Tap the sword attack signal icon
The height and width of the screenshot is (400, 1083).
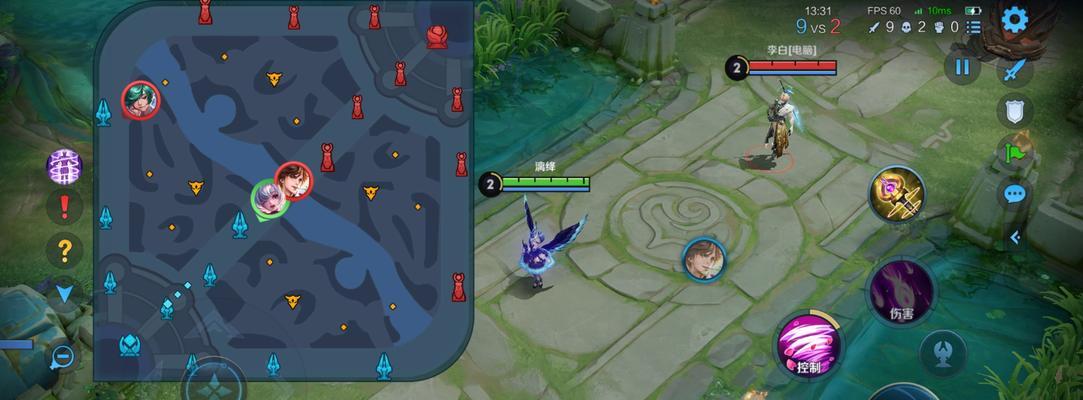[x=1015, y=70]
